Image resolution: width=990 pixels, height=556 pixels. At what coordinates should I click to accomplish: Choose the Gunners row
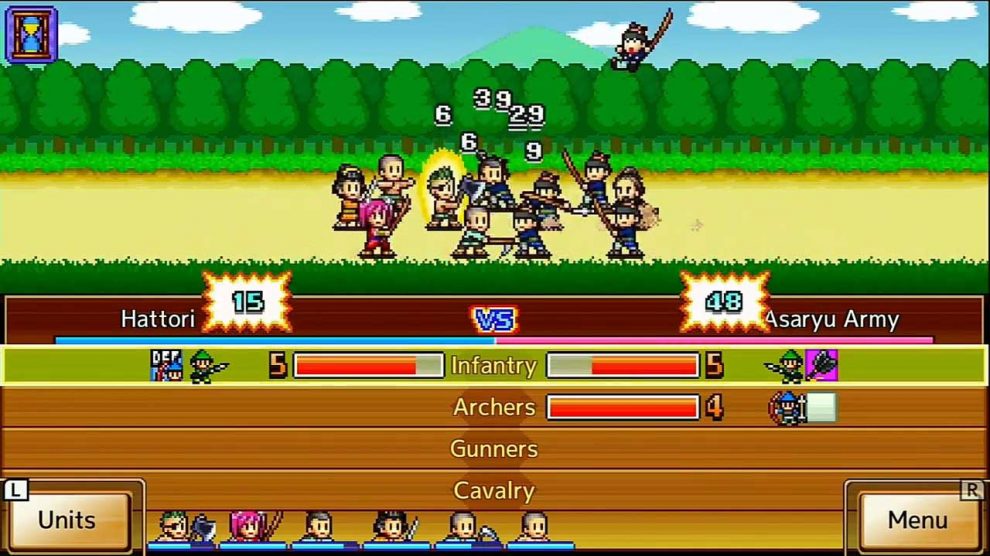point(494,449)
